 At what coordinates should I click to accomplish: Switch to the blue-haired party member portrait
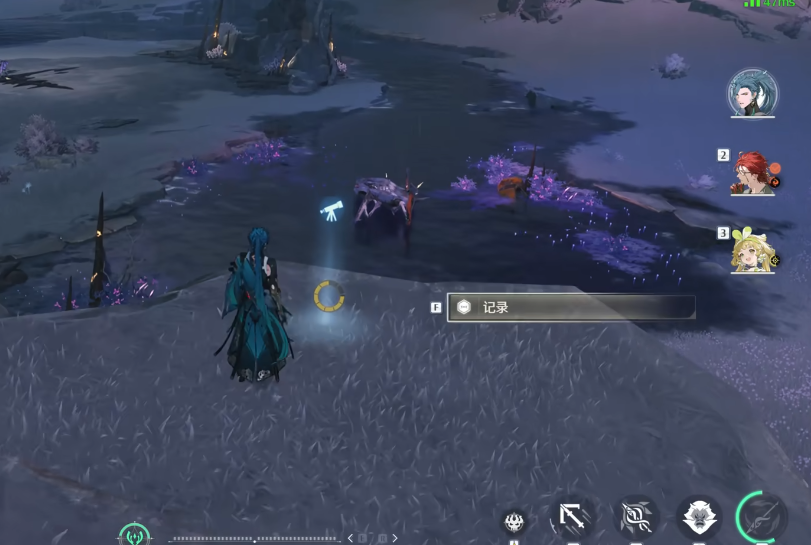point(751,92)
